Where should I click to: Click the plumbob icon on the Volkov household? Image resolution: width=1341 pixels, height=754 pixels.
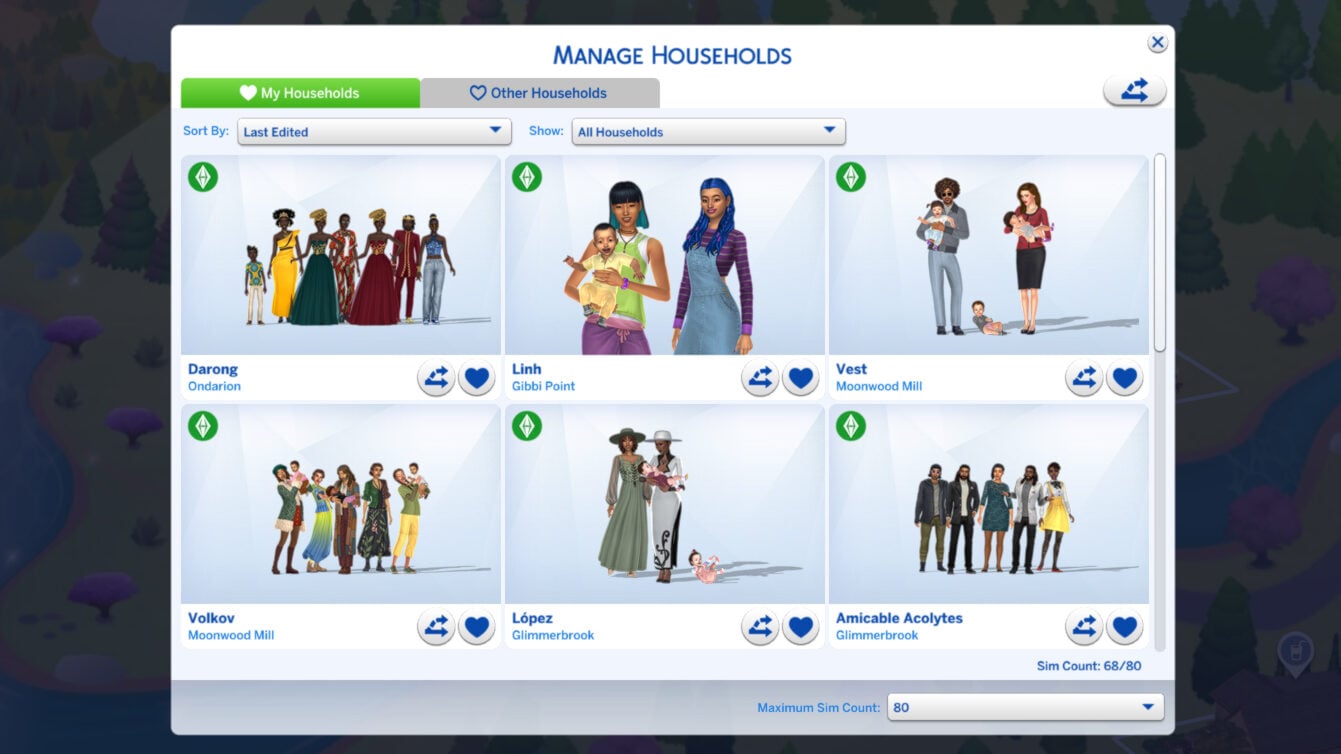[204, 426]
